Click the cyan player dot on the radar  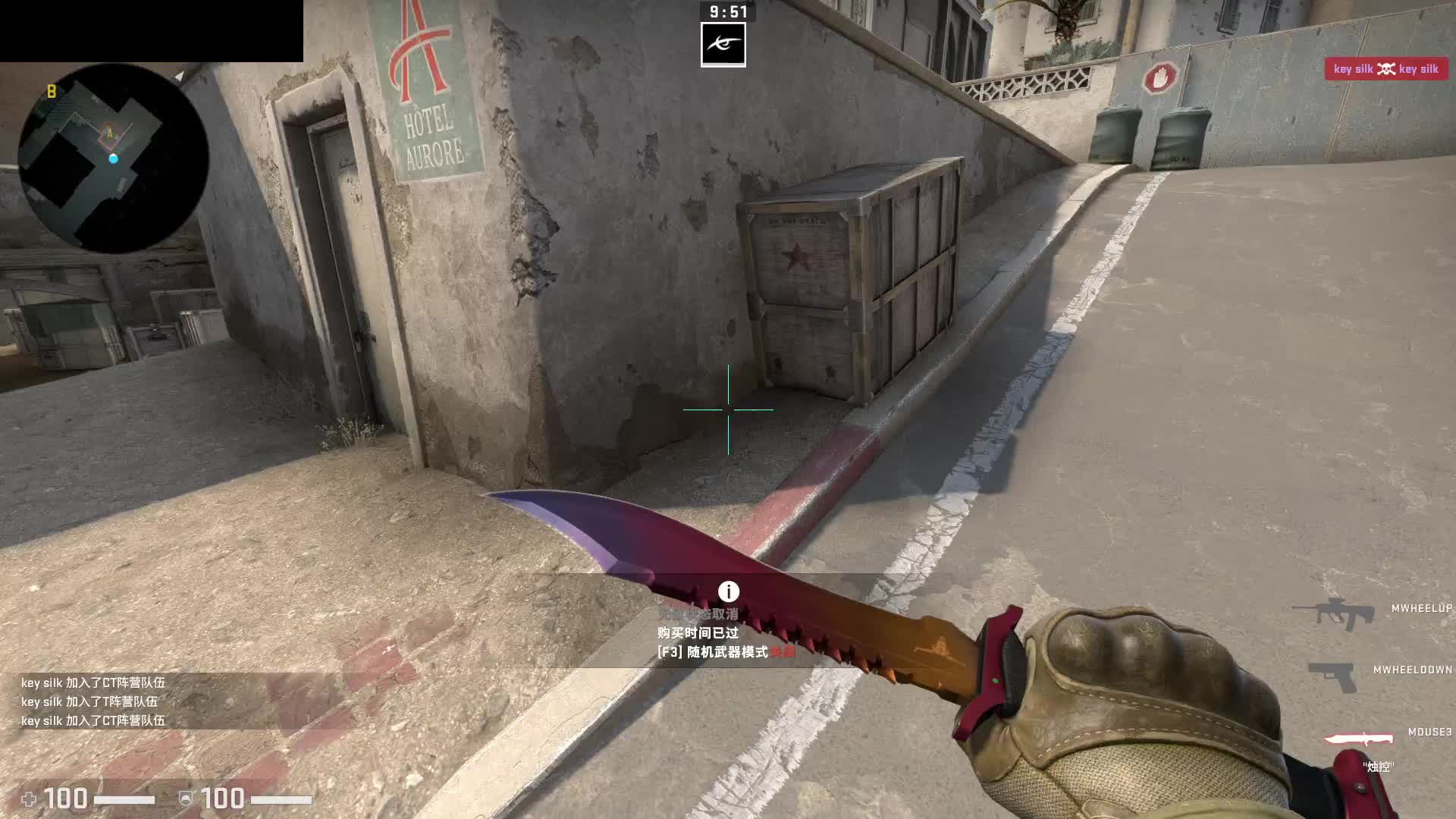pyautogui.click(x=115, y=159)
